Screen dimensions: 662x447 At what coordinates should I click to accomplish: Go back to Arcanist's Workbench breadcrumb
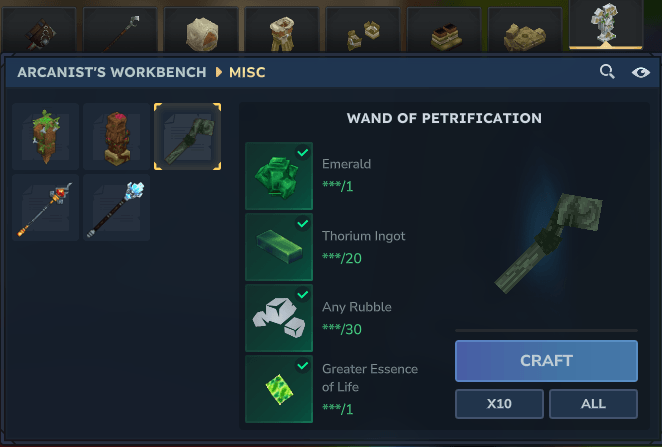(x=110, y=73)
